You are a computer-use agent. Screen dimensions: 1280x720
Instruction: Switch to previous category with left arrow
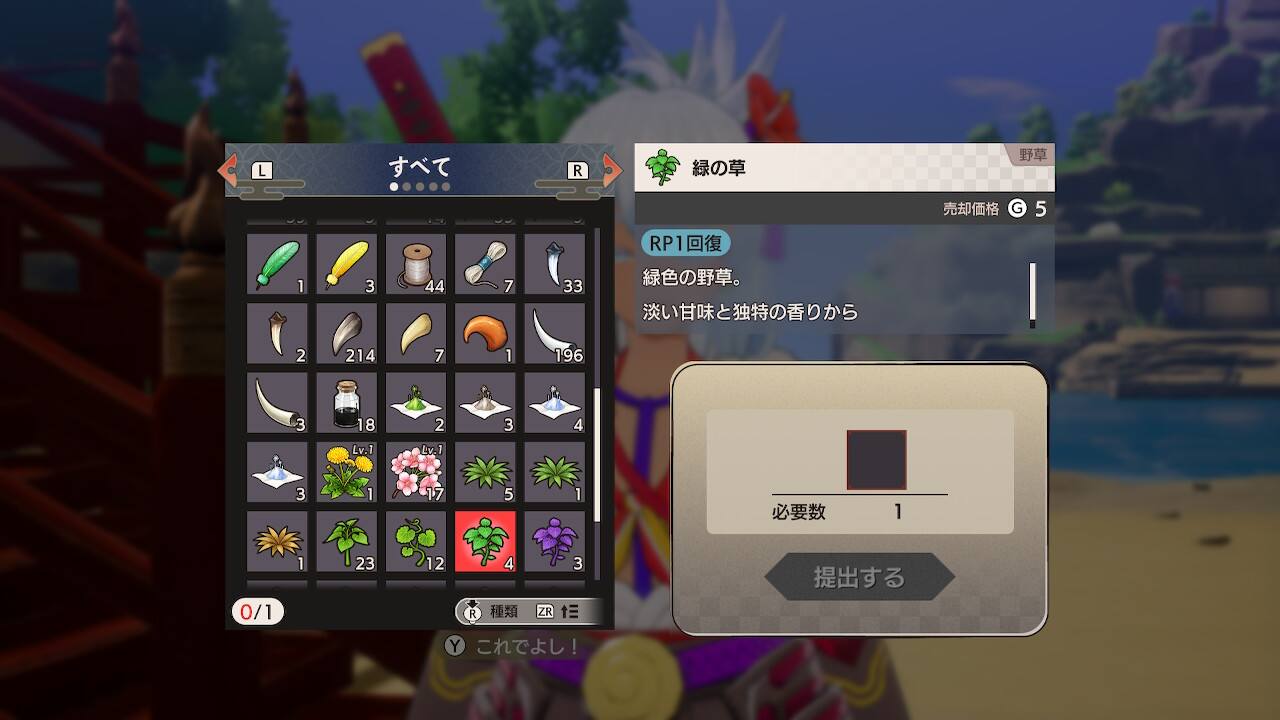(x=229, y=170)
